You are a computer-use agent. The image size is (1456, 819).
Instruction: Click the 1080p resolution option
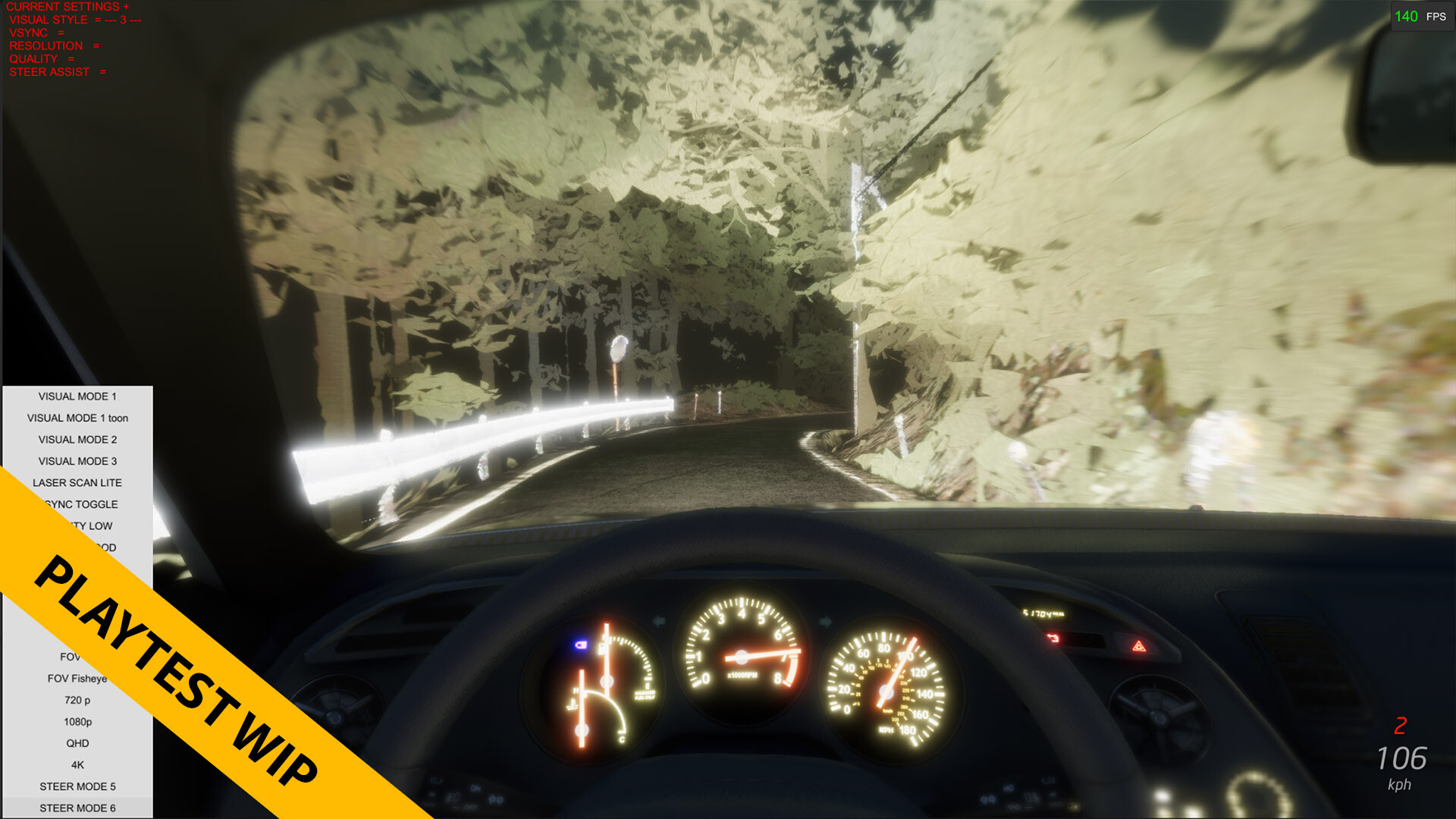(x=77, y=722)
